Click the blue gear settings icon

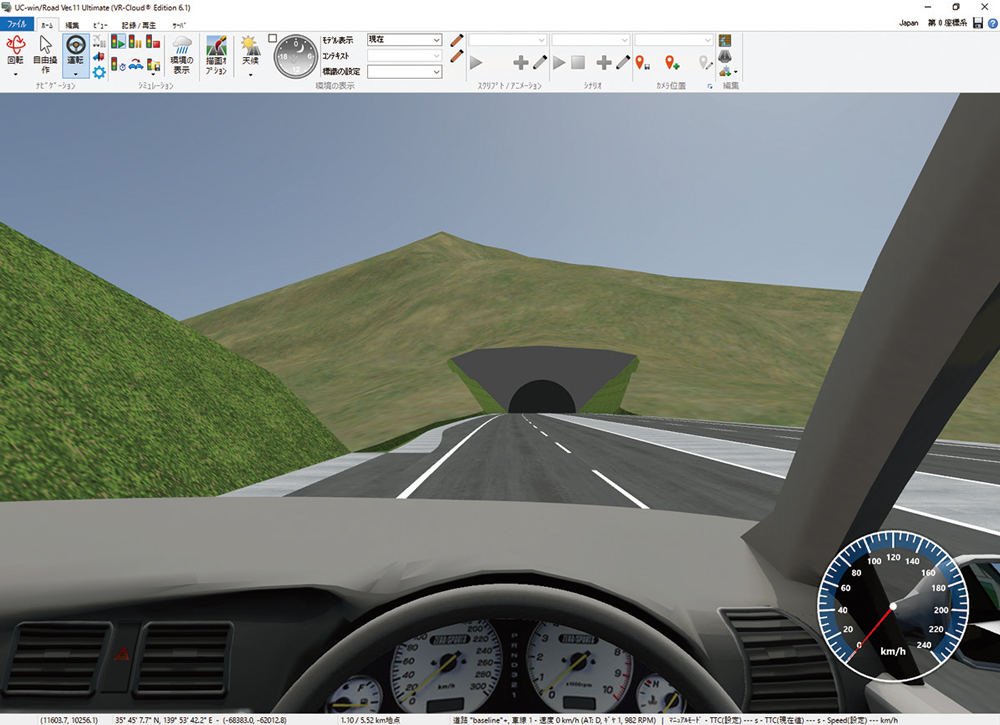tap(99, 72)
